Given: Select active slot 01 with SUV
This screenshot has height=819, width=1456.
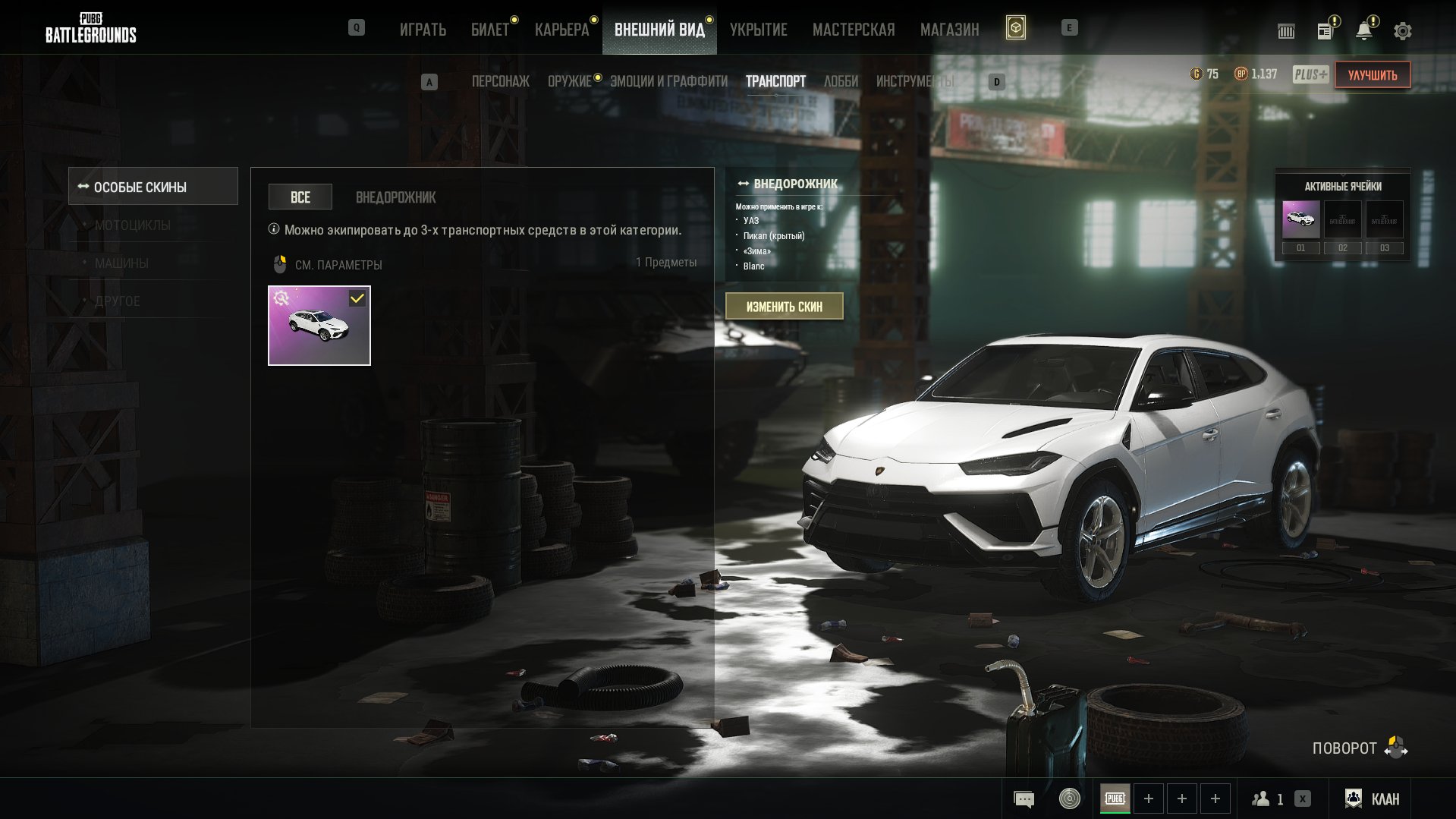Looking at the screenshot, I should click(1300, 220).
